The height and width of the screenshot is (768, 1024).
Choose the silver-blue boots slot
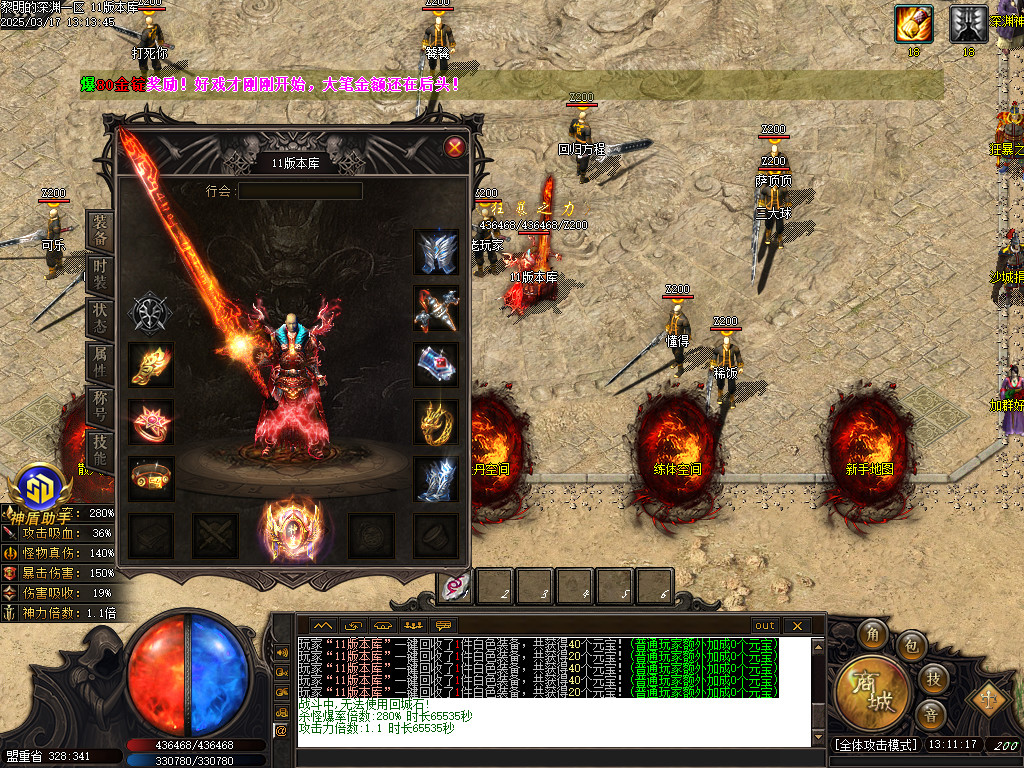pyautogui.click(x=436, y=479)
